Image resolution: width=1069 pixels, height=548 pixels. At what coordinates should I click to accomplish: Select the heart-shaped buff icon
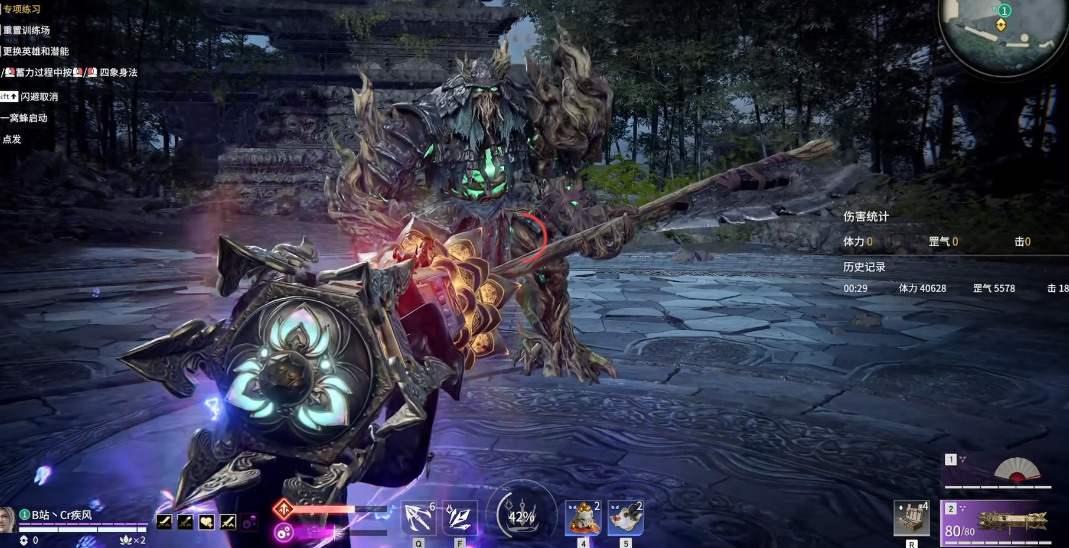coord(207,521)
